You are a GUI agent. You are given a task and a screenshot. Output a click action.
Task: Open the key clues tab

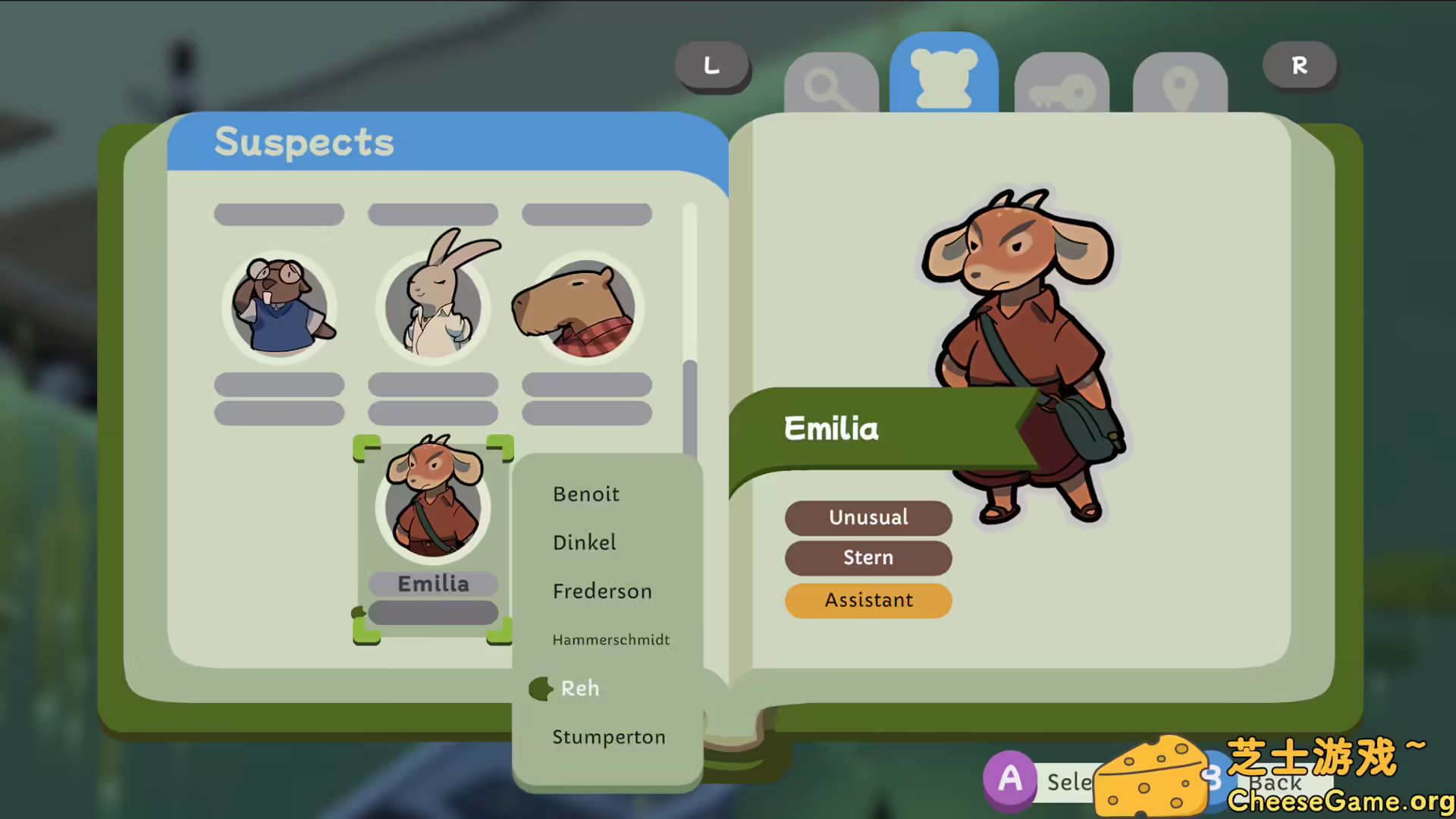pyautogui.click(x=1061, y=83)
